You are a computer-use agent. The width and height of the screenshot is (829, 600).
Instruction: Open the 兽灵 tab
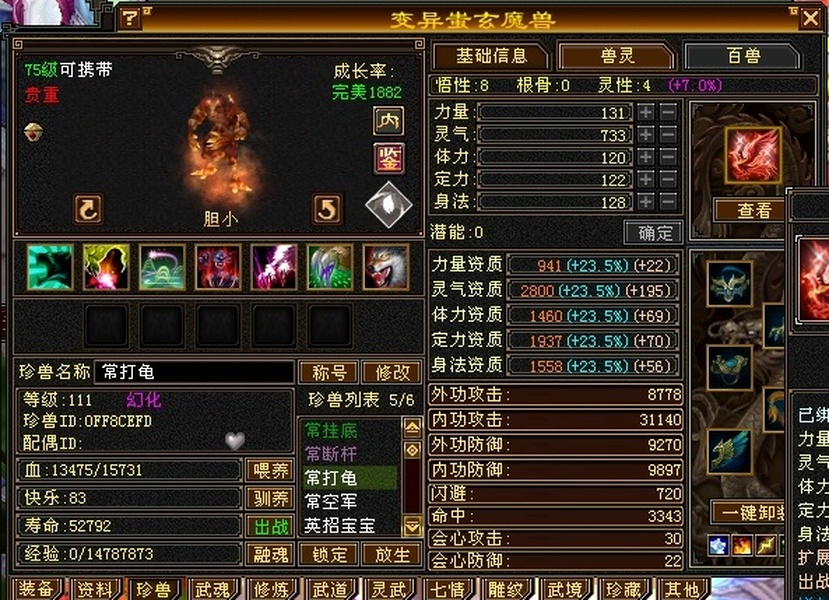616,56
